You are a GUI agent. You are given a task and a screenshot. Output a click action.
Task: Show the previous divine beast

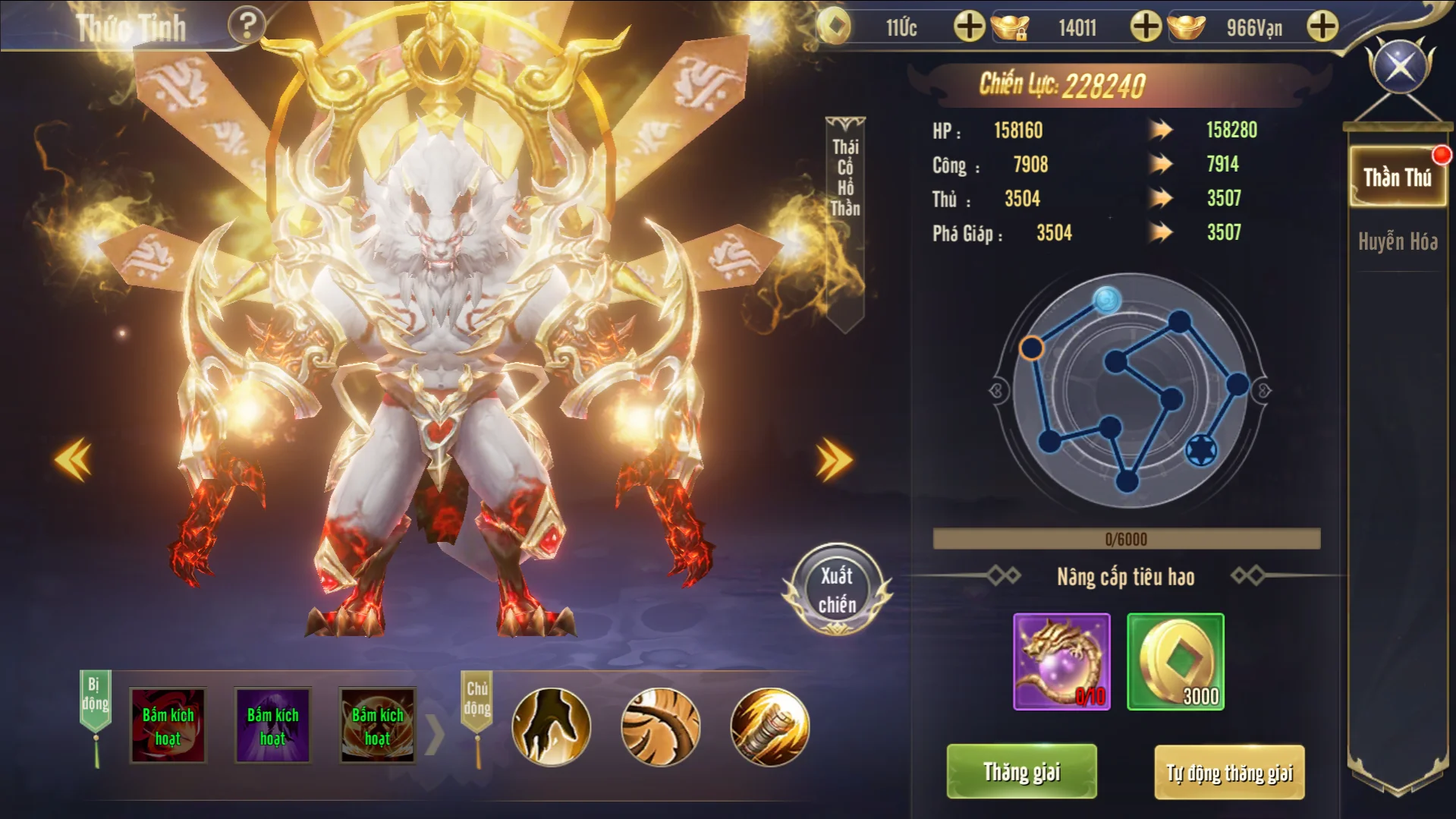(x=74, y=460)
